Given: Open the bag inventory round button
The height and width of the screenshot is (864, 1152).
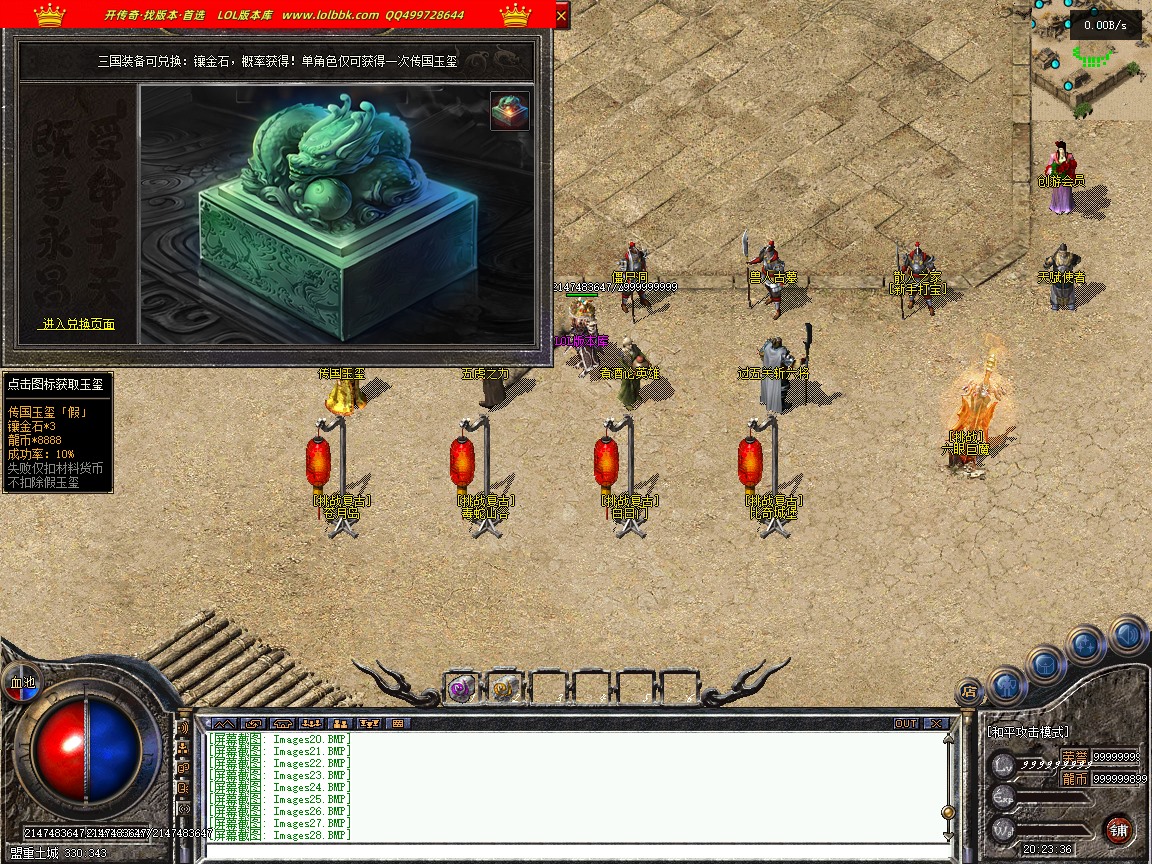Looking at the screenshot, I should pos(1046,664).
